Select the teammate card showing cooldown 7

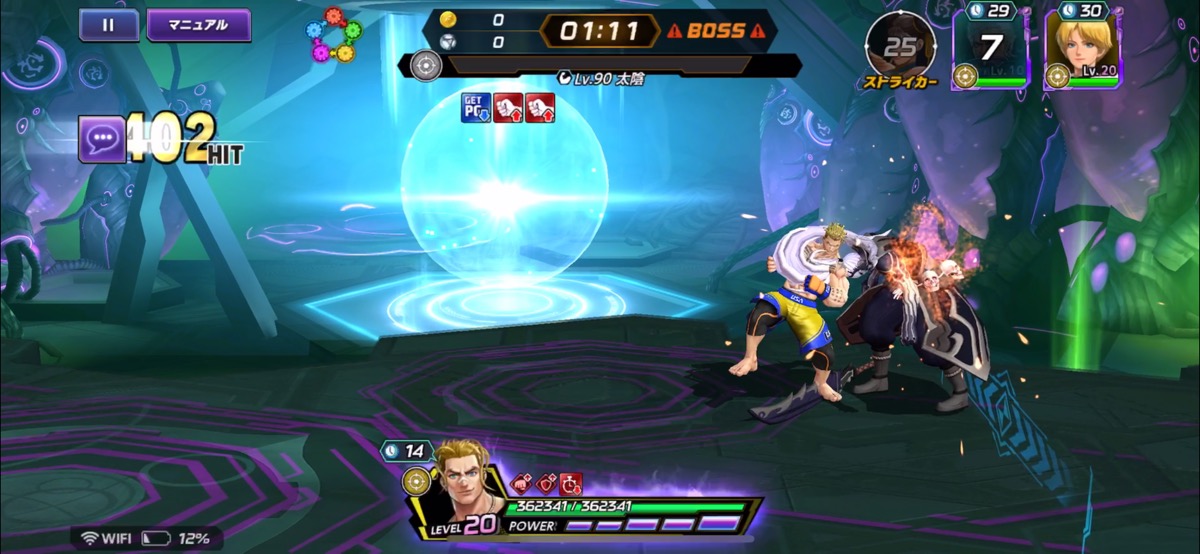(x=990, y=48)
